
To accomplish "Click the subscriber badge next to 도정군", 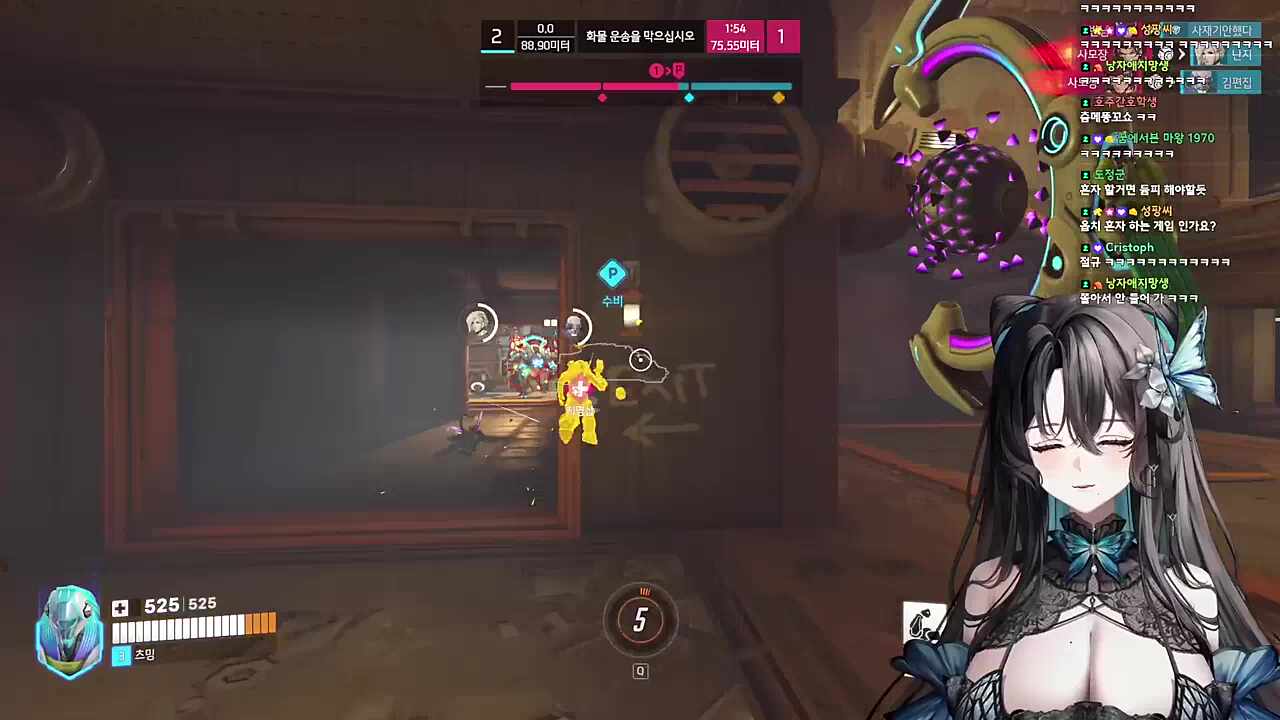I will (x=1085, y=175).
